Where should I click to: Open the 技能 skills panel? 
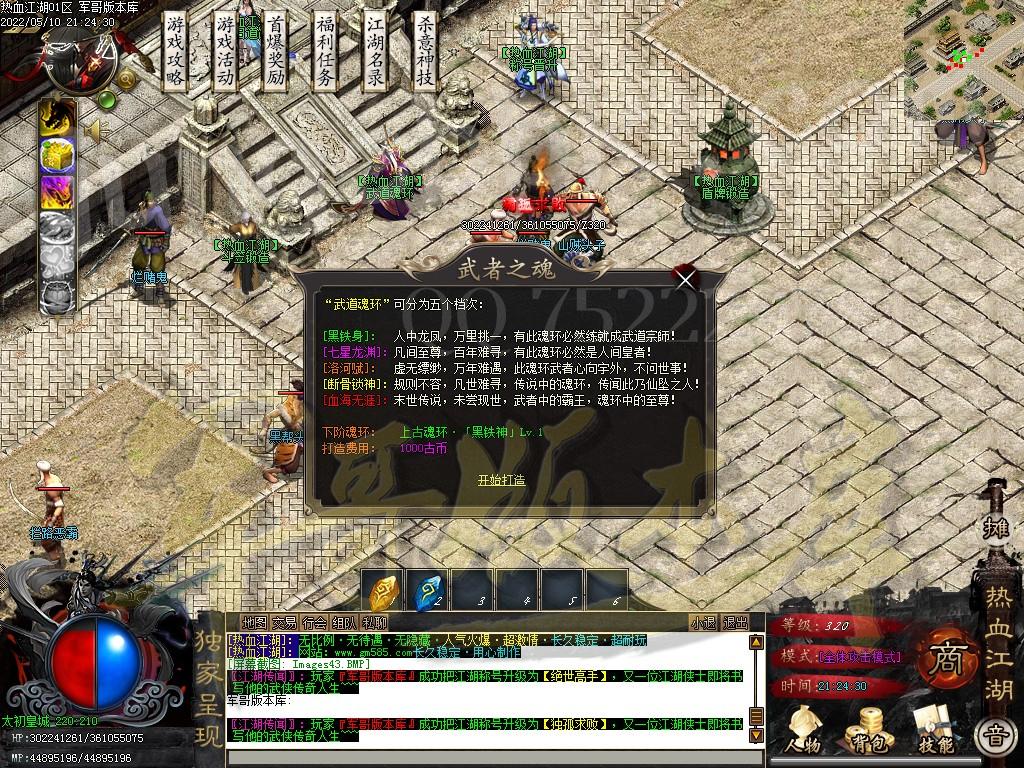934,730
